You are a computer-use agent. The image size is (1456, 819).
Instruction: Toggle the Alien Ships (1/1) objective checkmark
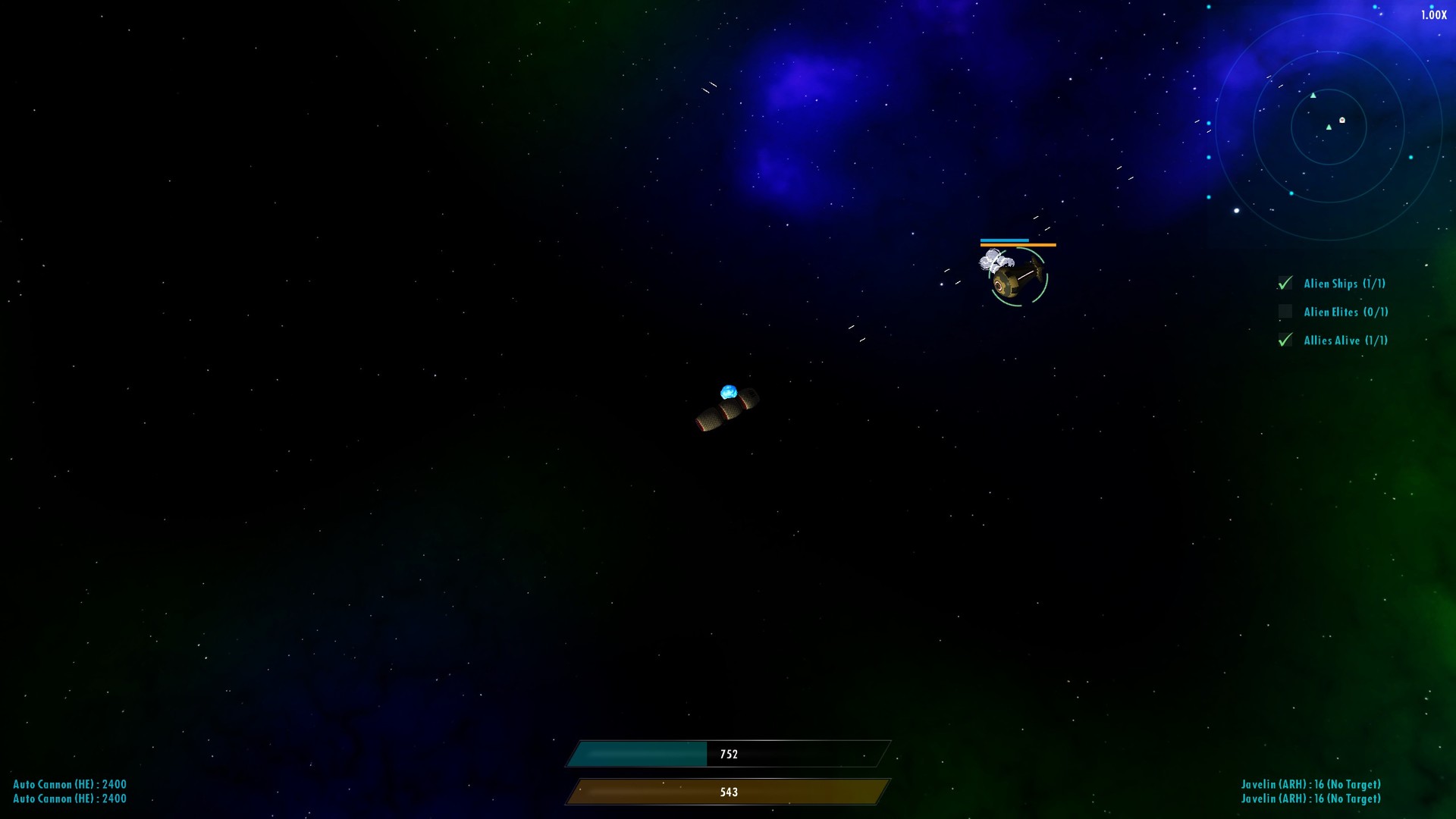coord(1285,283)
